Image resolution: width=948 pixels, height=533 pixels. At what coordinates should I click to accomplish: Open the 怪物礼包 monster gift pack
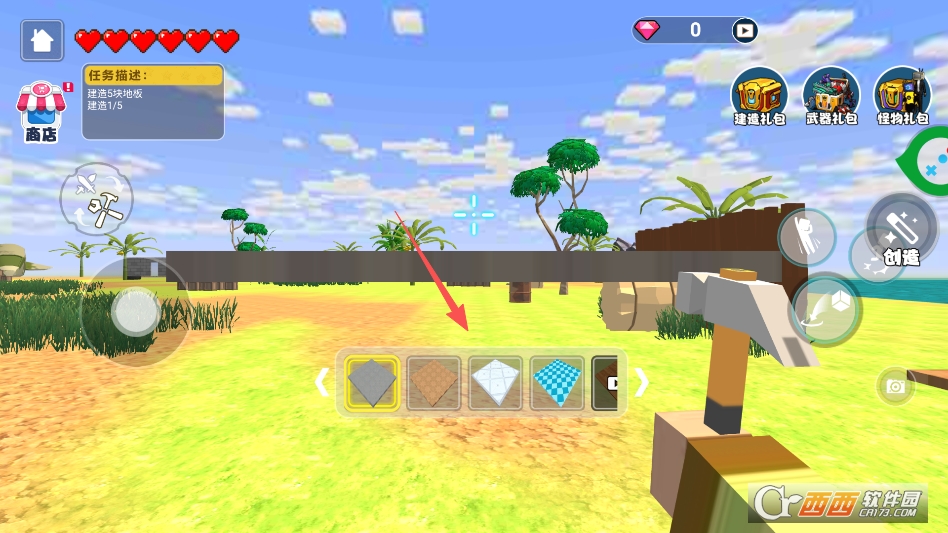pyautogui.click(x=902, y=97)
